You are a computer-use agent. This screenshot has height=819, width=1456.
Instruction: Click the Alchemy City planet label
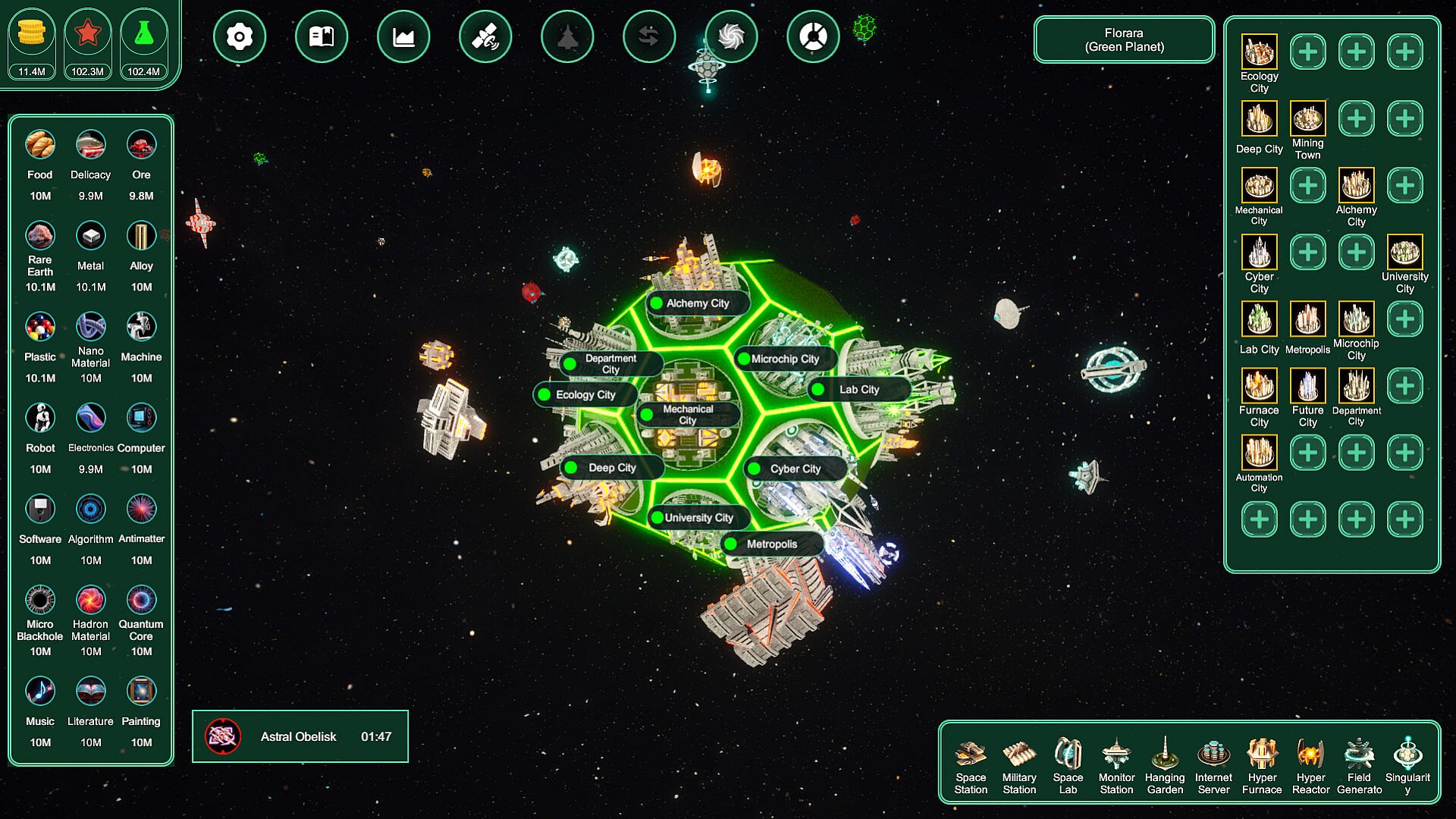point(698,303)
